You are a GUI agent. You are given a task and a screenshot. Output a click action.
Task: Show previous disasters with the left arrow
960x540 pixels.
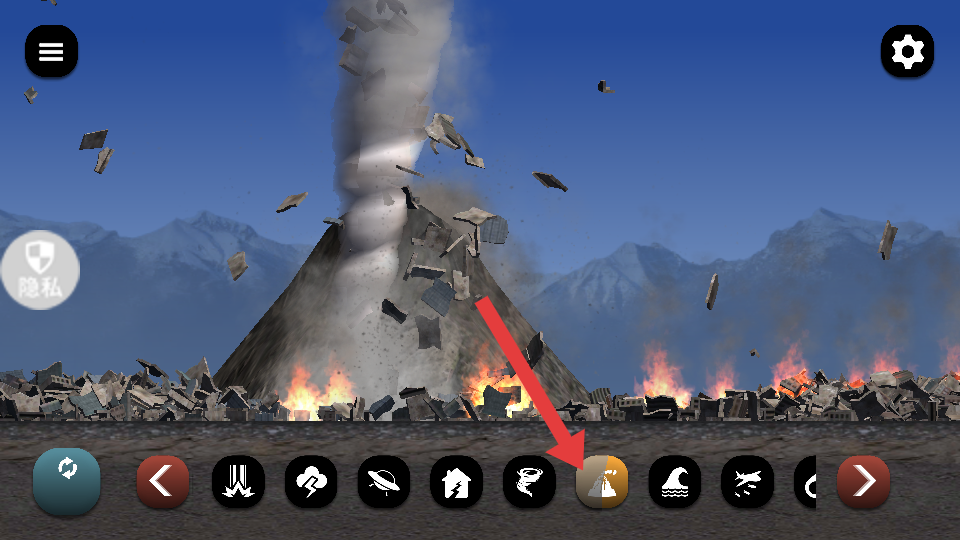[x=162, y=482]
